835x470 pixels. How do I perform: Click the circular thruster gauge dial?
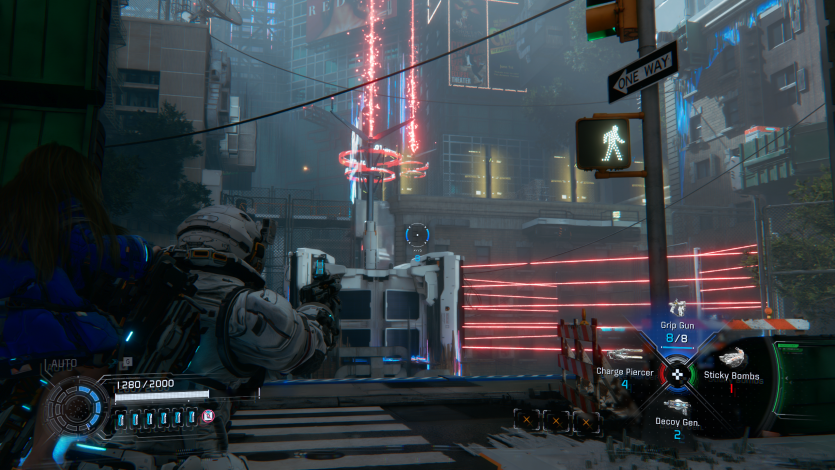[77, 407]
